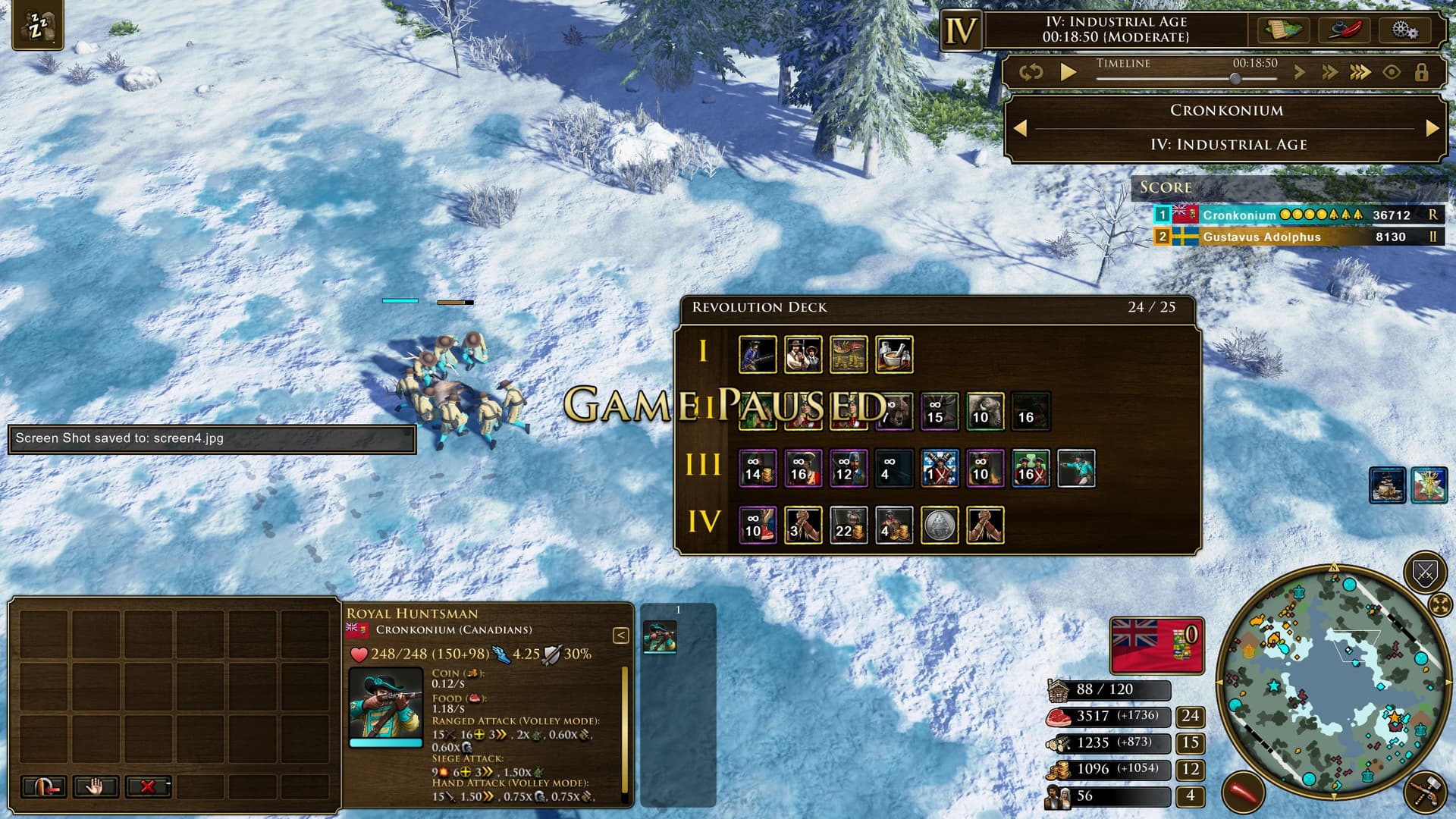
Task: Switch to next player with right arrow
Action: click(x=1432, y=128)
